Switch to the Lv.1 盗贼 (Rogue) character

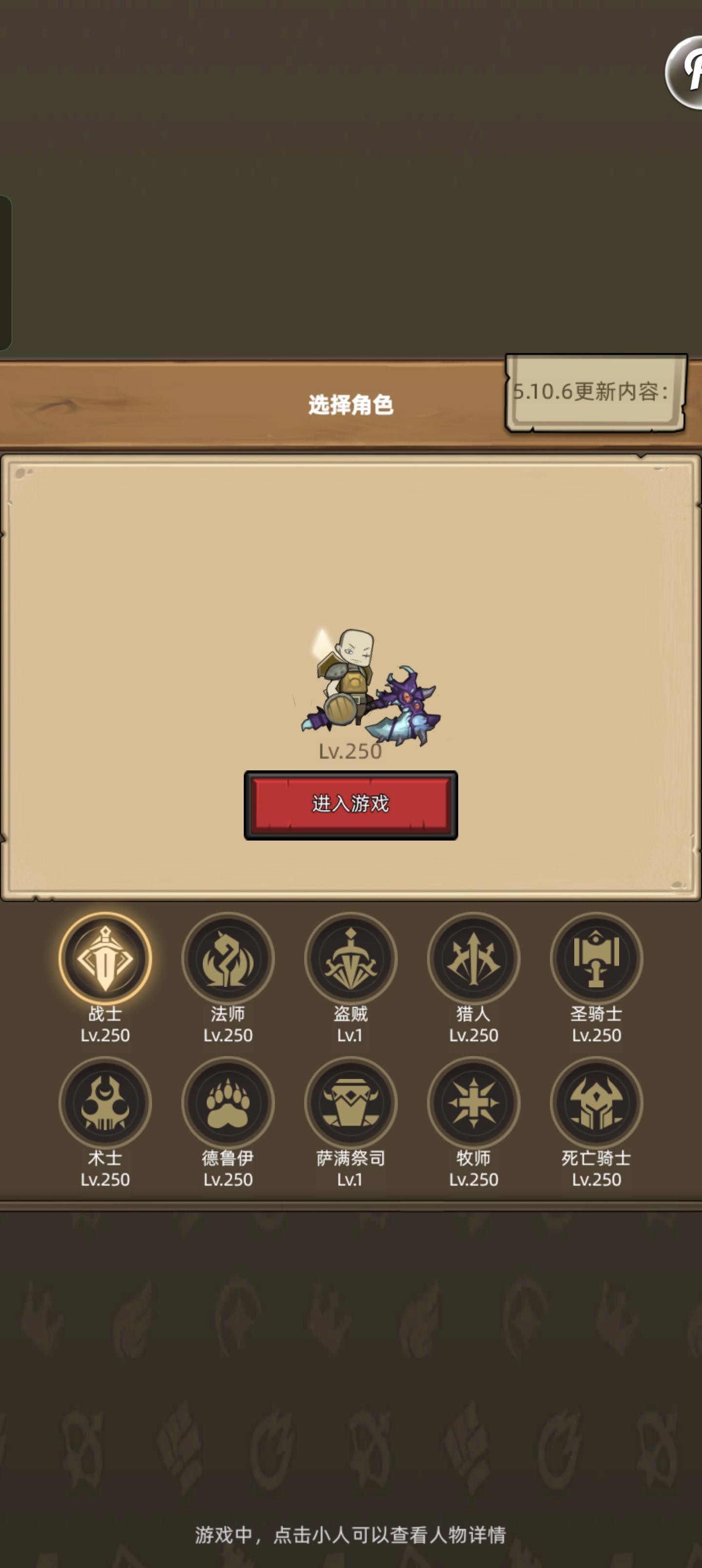(x=351, y=958)
